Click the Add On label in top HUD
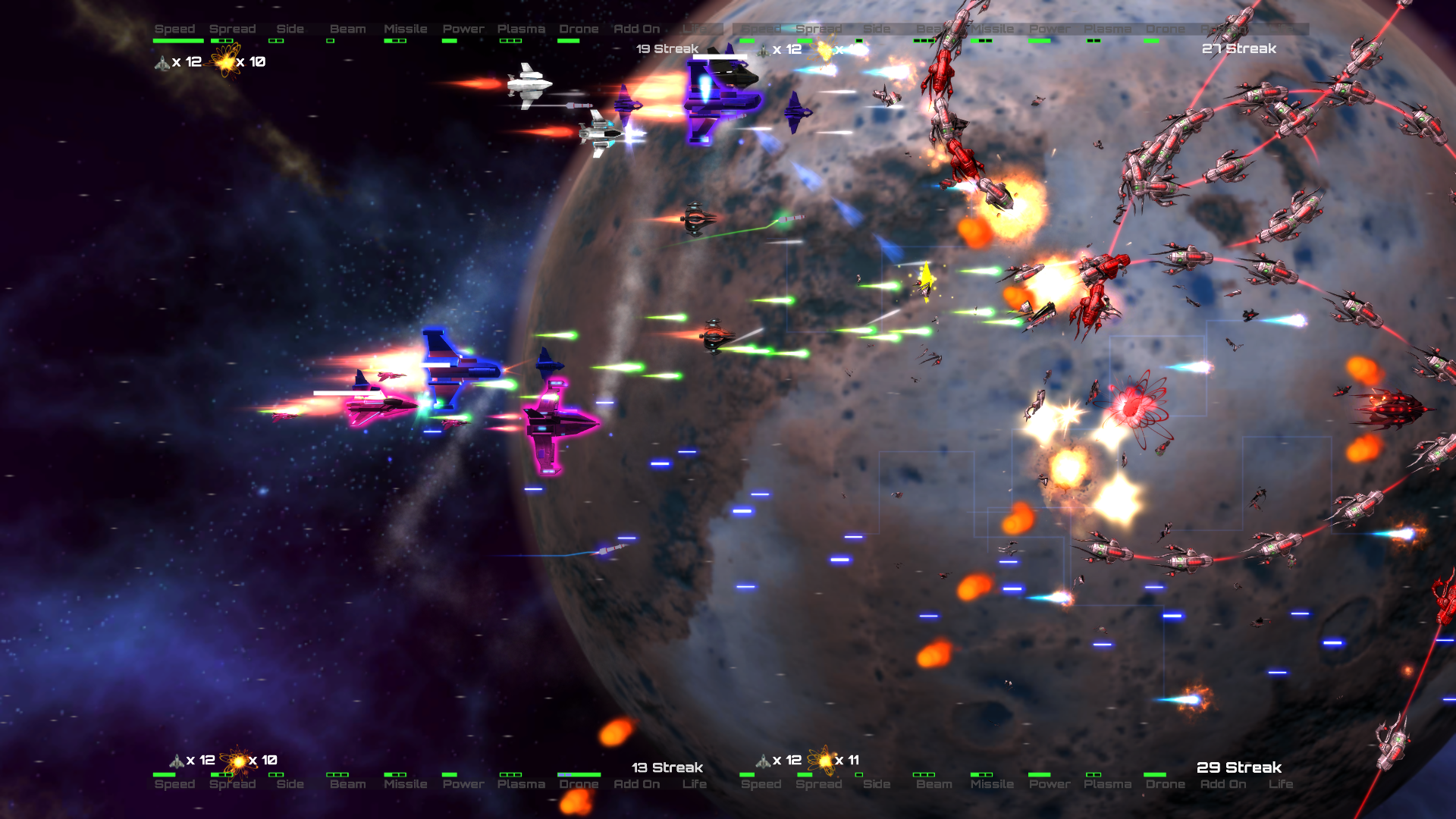Viewport: 1456px width, 819px height. pyautogui.click(x=636, y=29)
